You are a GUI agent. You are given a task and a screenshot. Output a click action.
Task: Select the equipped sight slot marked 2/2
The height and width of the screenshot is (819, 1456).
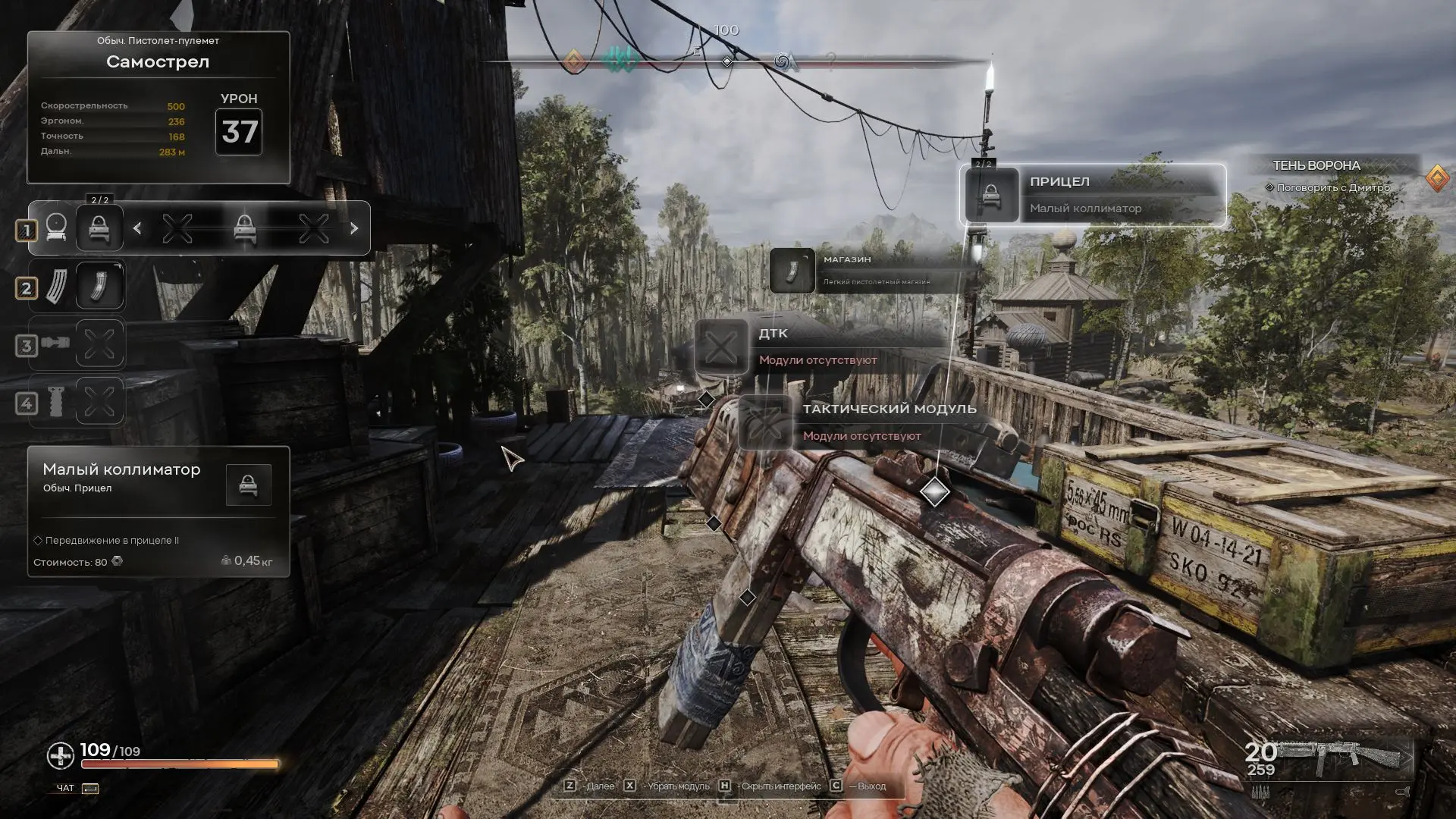99,228
